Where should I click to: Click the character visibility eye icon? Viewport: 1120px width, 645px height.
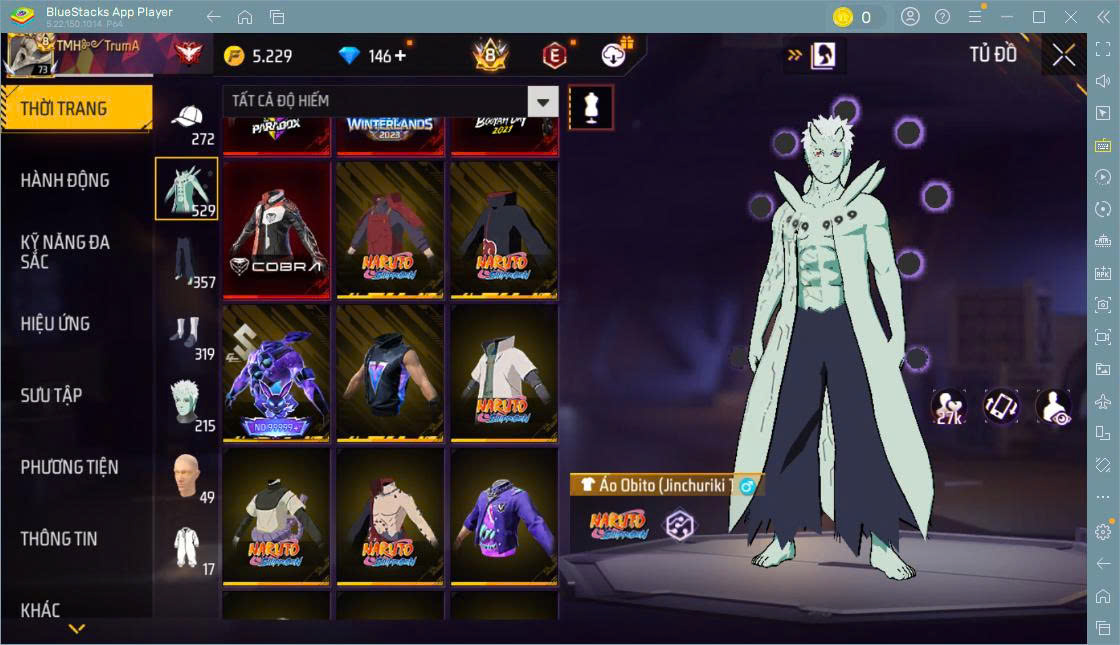(x=1054, y=407)
